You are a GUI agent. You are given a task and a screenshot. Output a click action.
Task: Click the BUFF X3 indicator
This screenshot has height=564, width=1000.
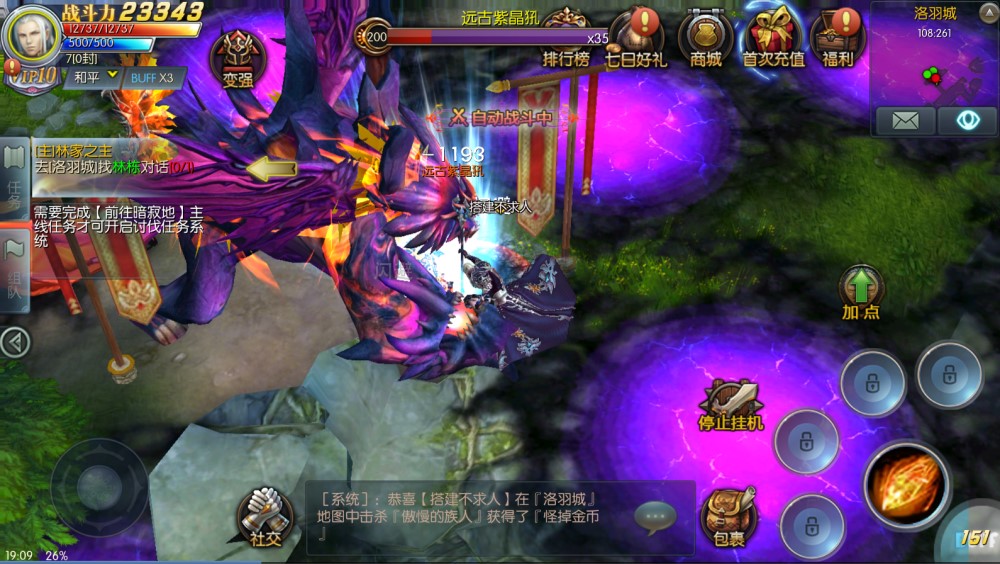tap(152, 77)
